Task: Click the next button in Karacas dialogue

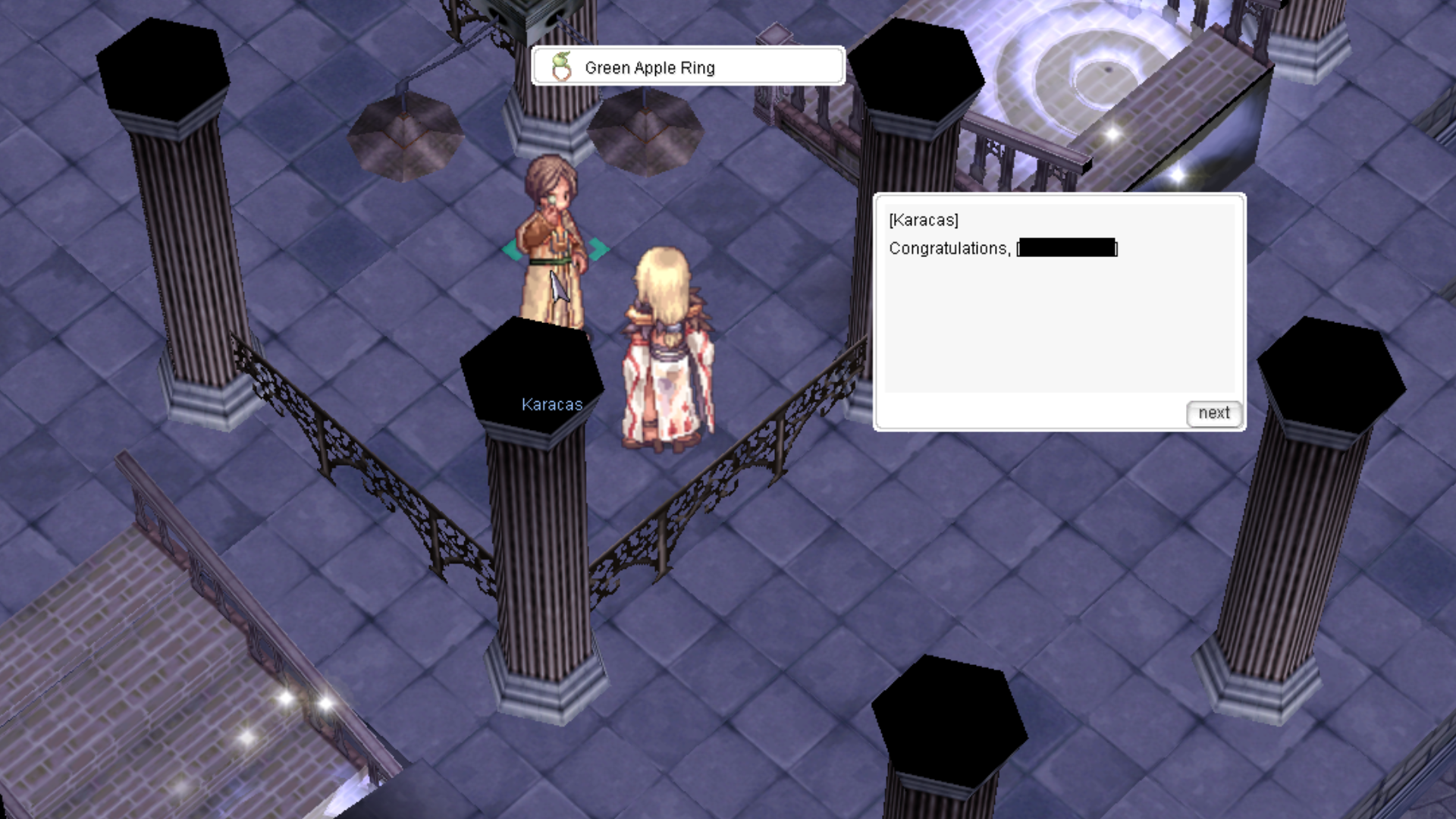Action: point(1213,413)
